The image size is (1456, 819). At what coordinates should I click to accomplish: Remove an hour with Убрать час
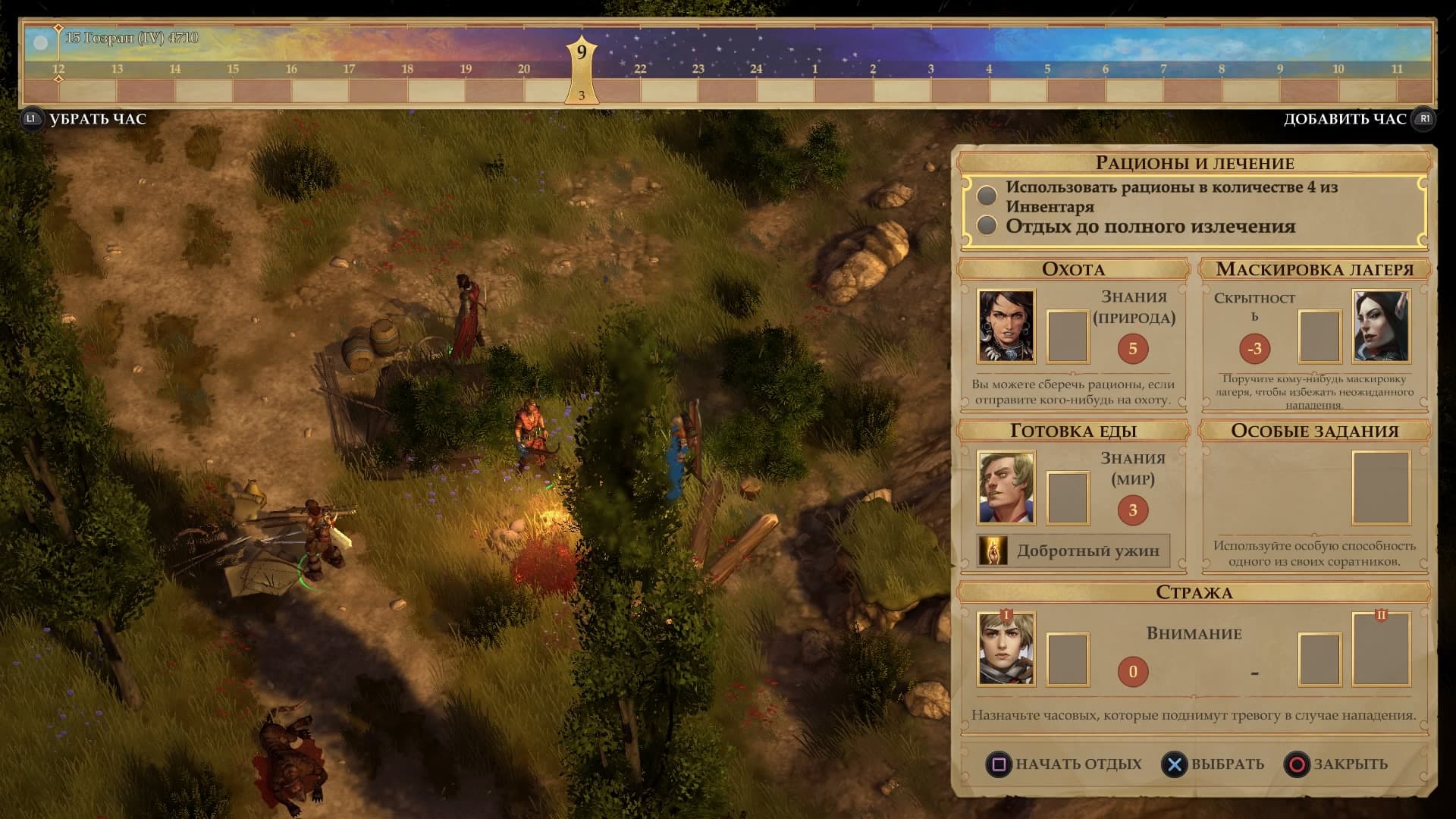(85, 119)
